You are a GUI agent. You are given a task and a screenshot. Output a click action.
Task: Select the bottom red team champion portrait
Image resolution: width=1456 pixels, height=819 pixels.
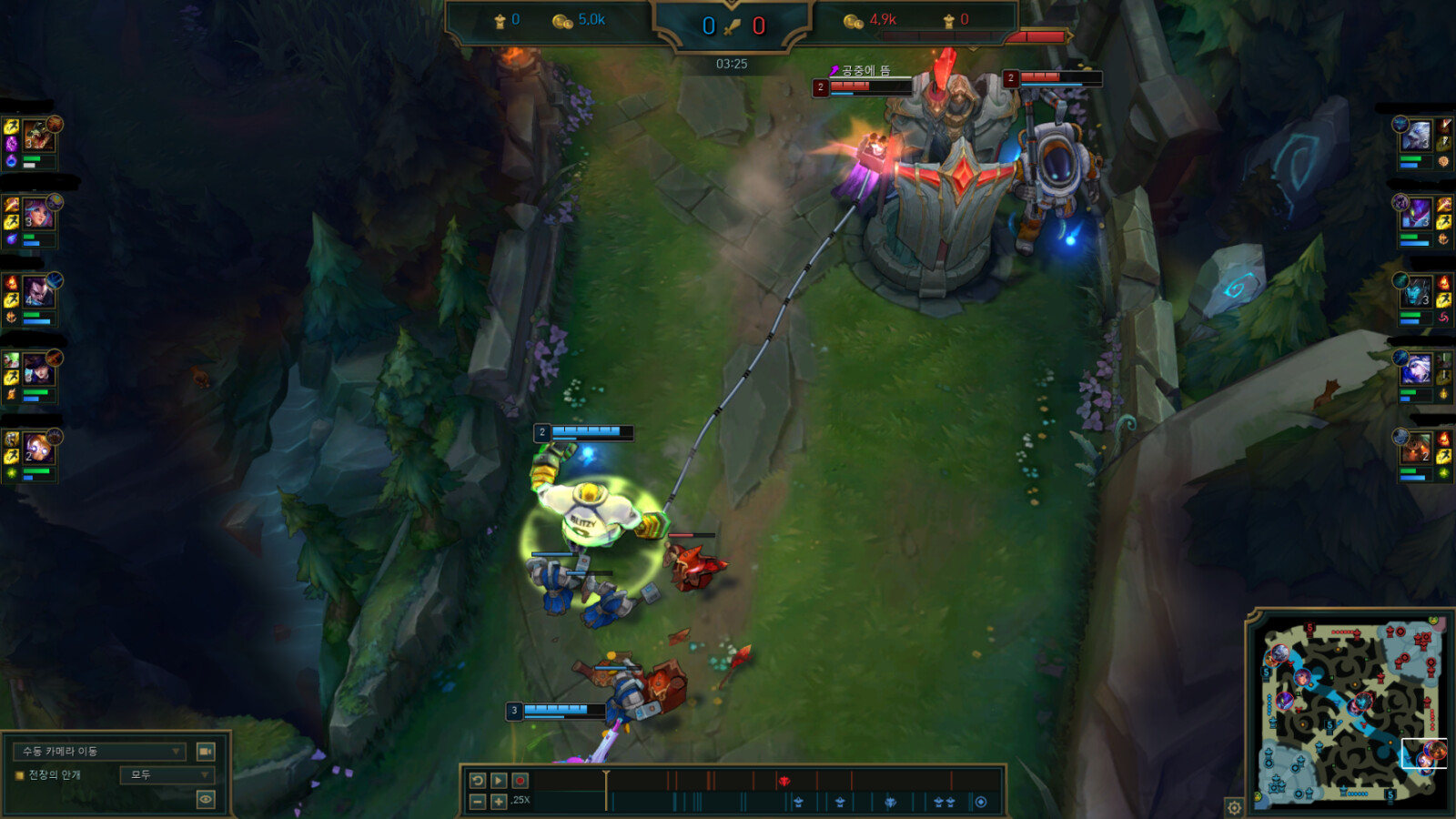[x=1416, y=450]
